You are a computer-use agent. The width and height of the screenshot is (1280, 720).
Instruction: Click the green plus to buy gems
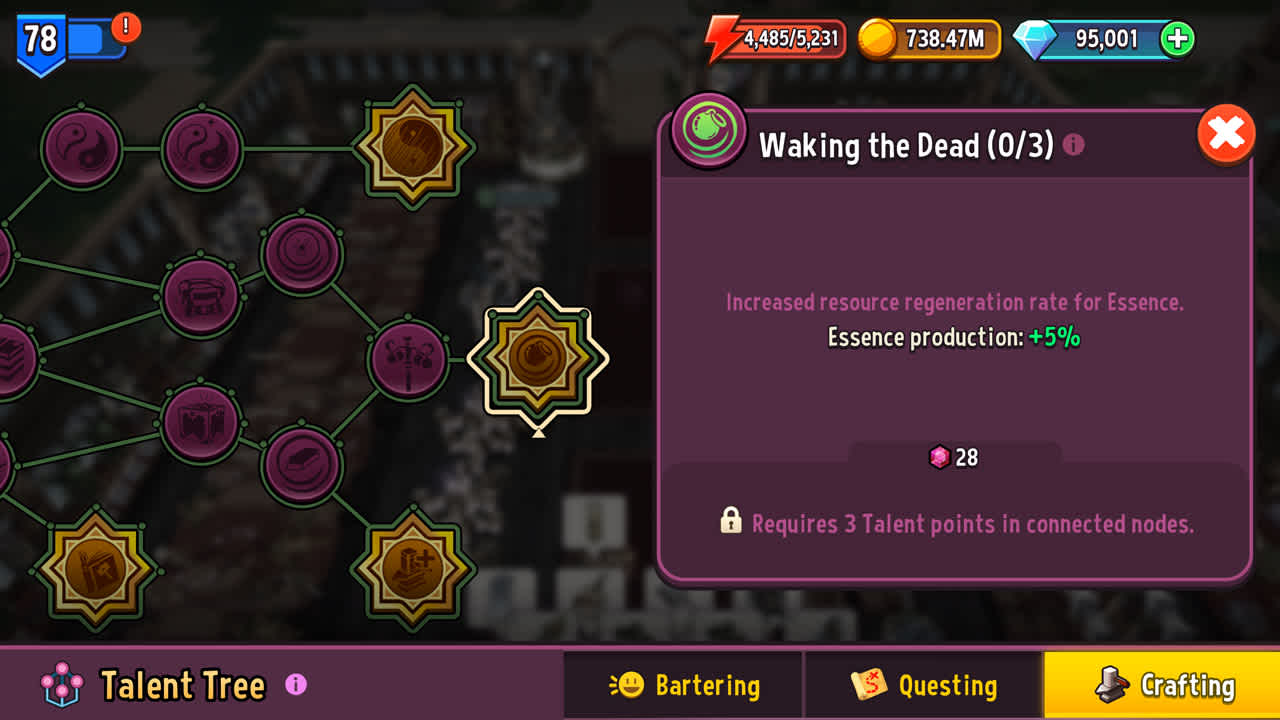pyautogui.click(x=1178, y=40)
